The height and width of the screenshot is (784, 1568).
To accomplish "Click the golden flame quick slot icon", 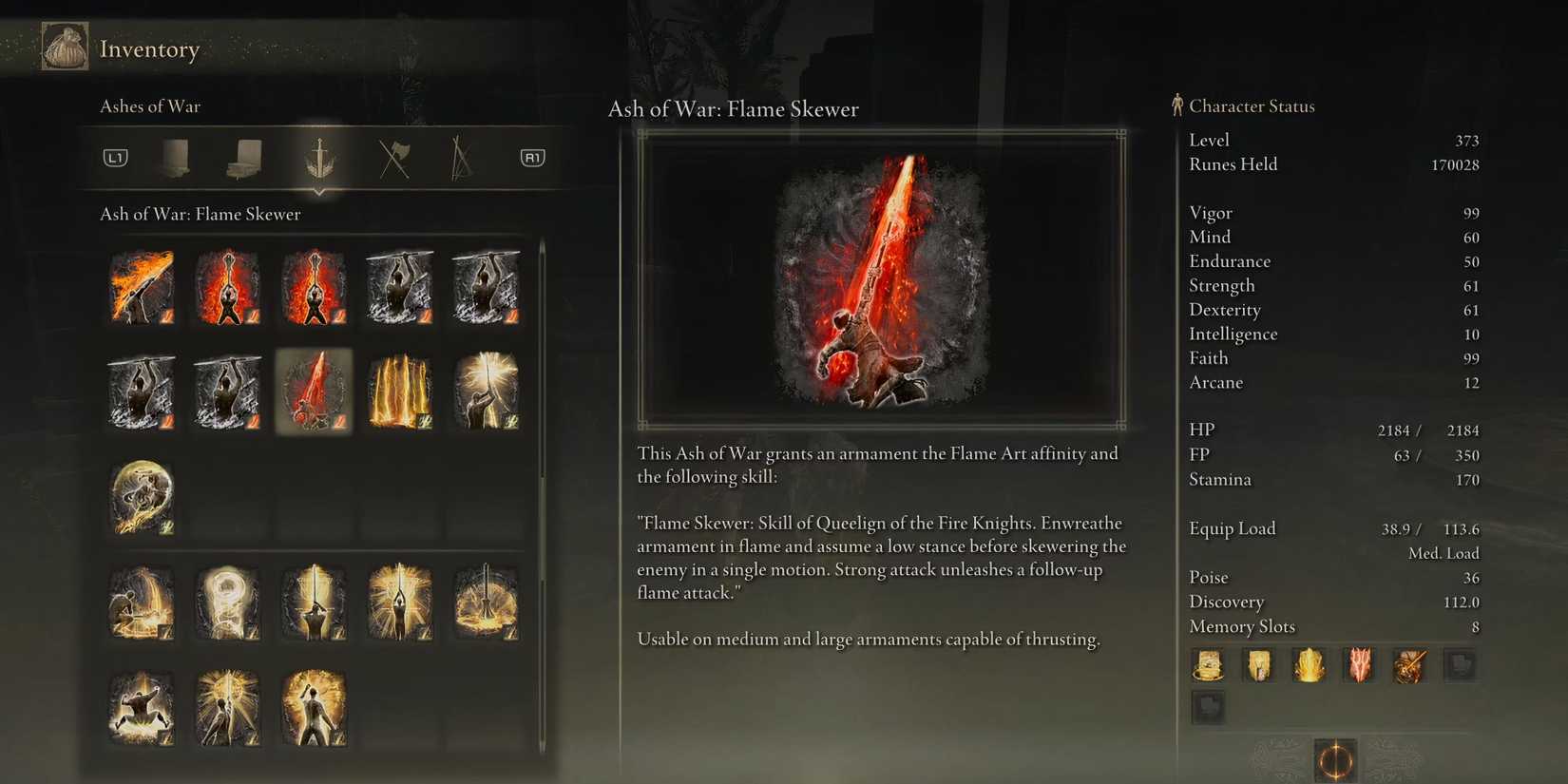I will 1310,665.
